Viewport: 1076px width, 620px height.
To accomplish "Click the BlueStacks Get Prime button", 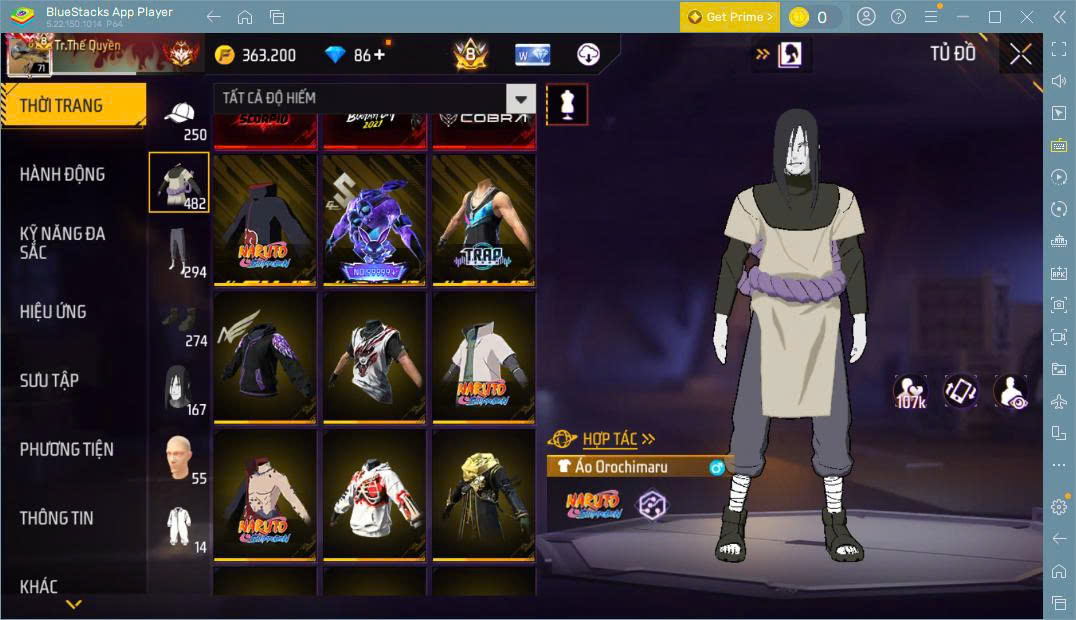I will pos(729,17).
